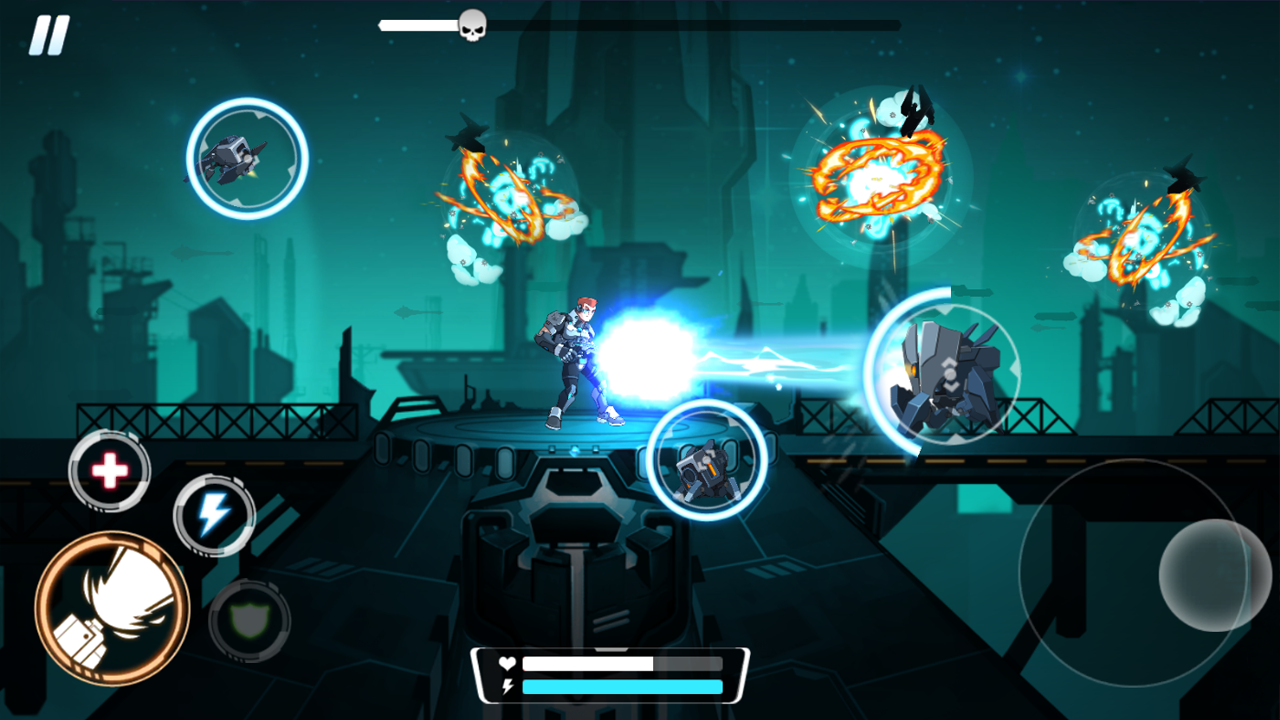Tap the heart icon beside the health bar
Screen dimensions: 1280x720
506,662
